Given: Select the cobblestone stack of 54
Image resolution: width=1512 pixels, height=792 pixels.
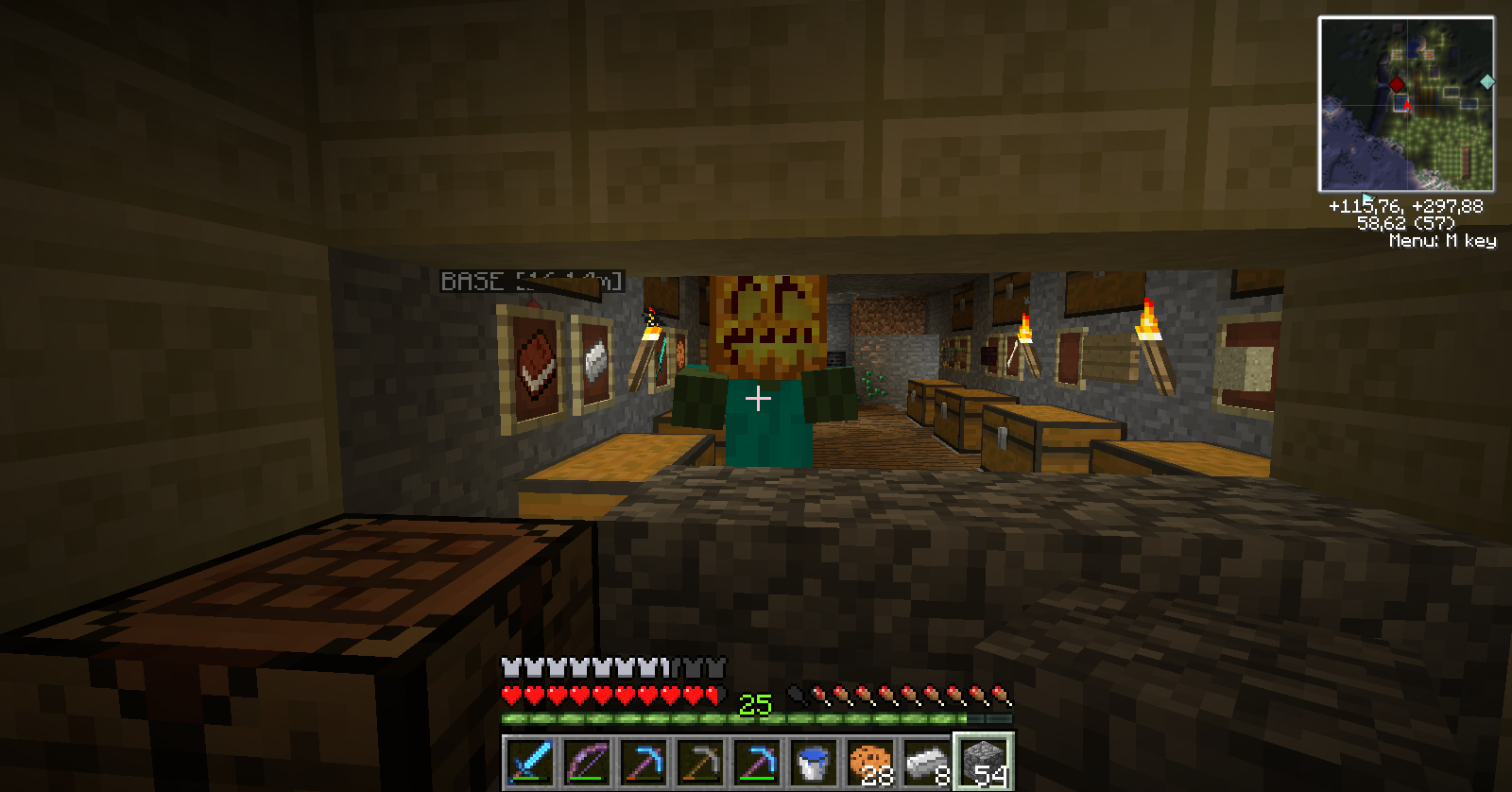Looking at the screenshot, I should (x=984, y=762).
